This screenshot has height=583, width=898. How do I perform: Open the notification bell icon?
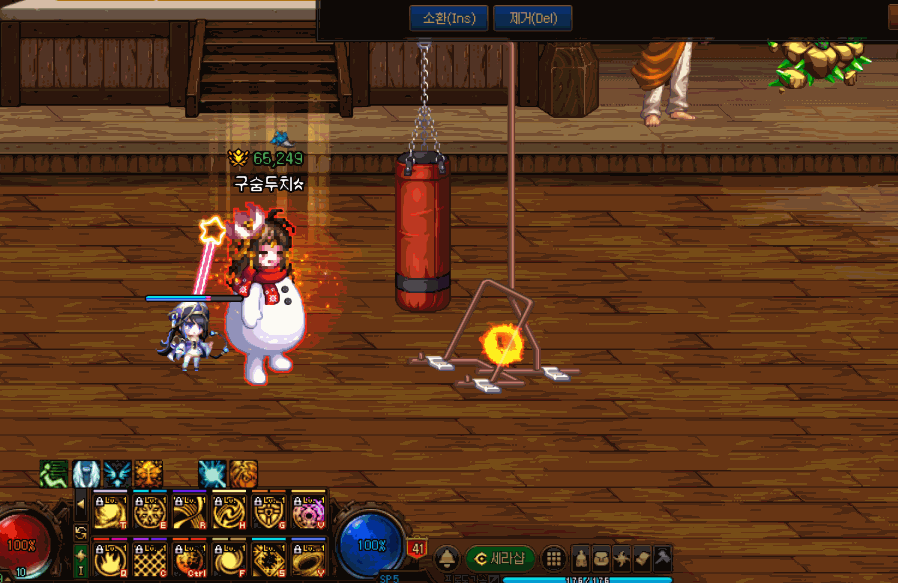[x=448, y=558]
